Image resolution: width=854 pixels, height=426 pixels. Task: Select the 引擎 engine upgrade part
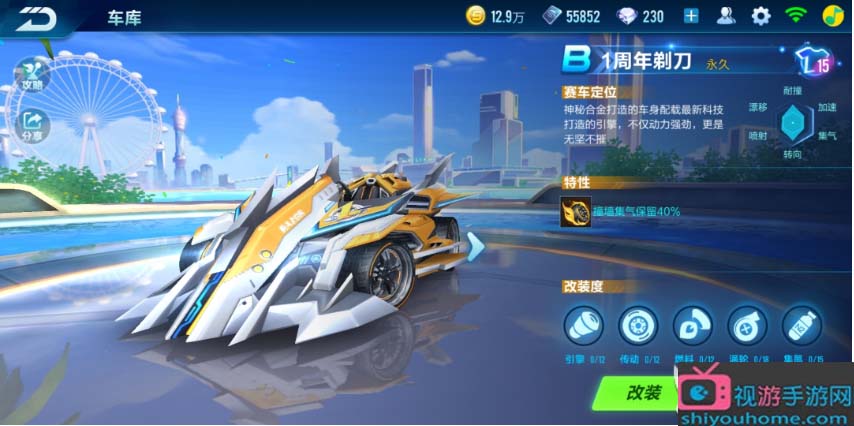pos(582,325)
